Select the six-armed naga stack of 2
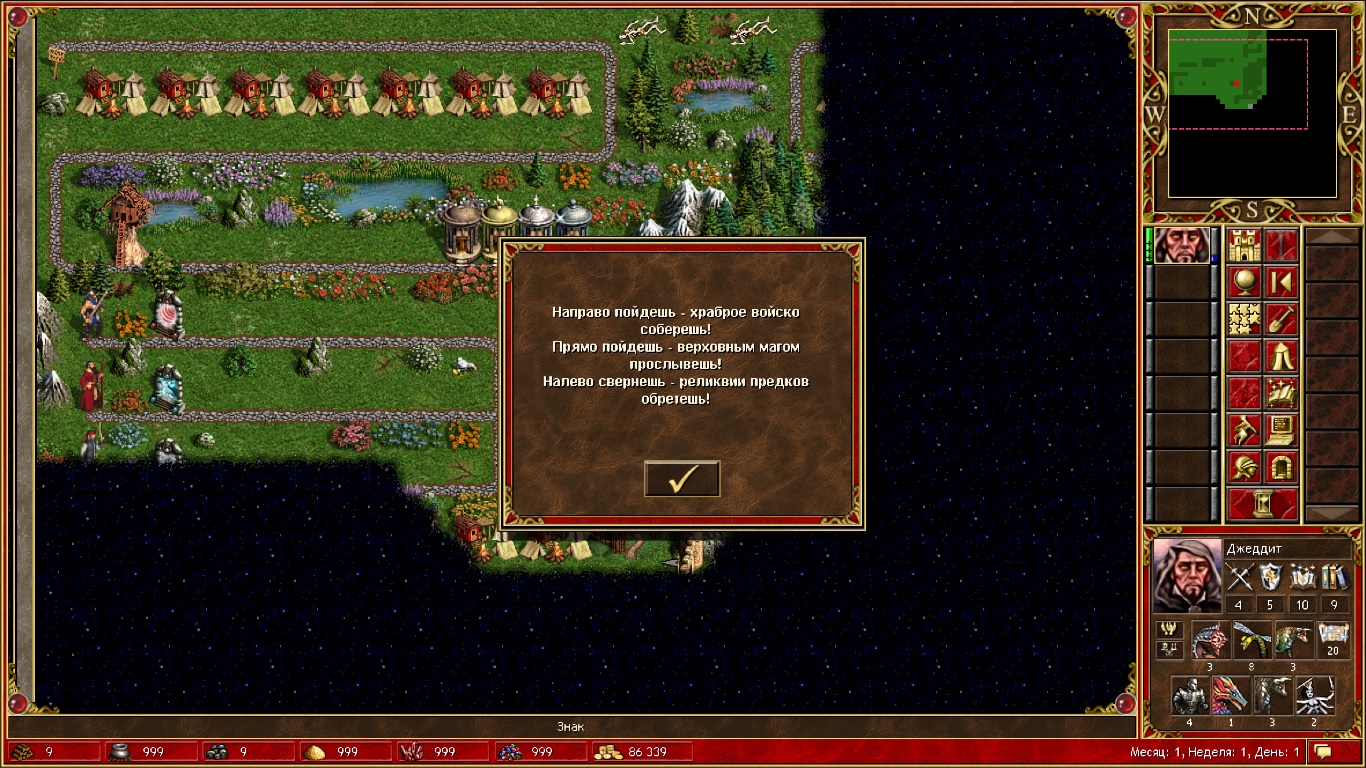Image resolution: width=1366 pixels, height=768 pixels. (1314, 696)
